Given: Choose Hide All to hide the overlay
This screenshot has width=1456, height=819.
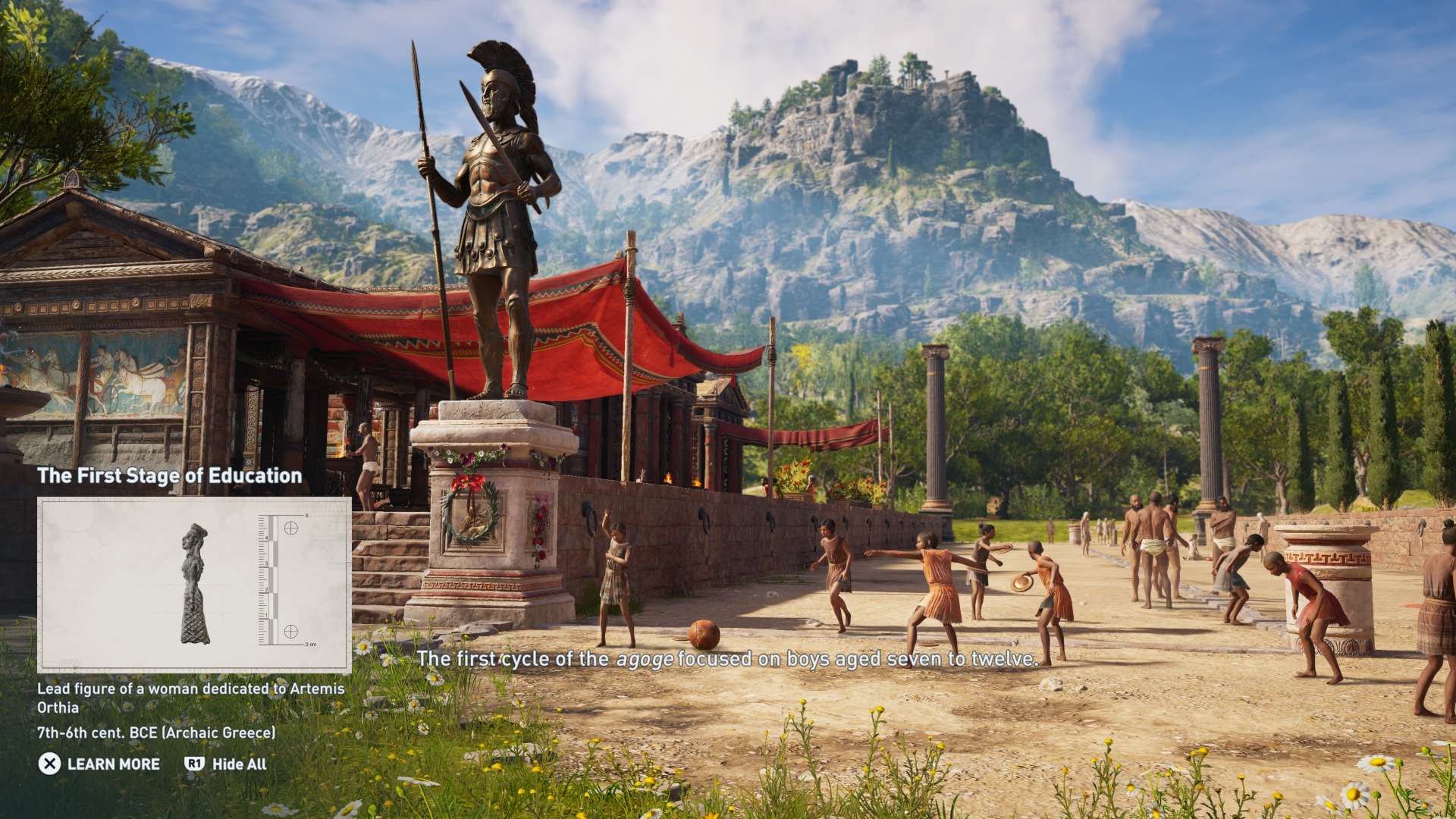Looking at the screenshot, I should click(226, 764).
